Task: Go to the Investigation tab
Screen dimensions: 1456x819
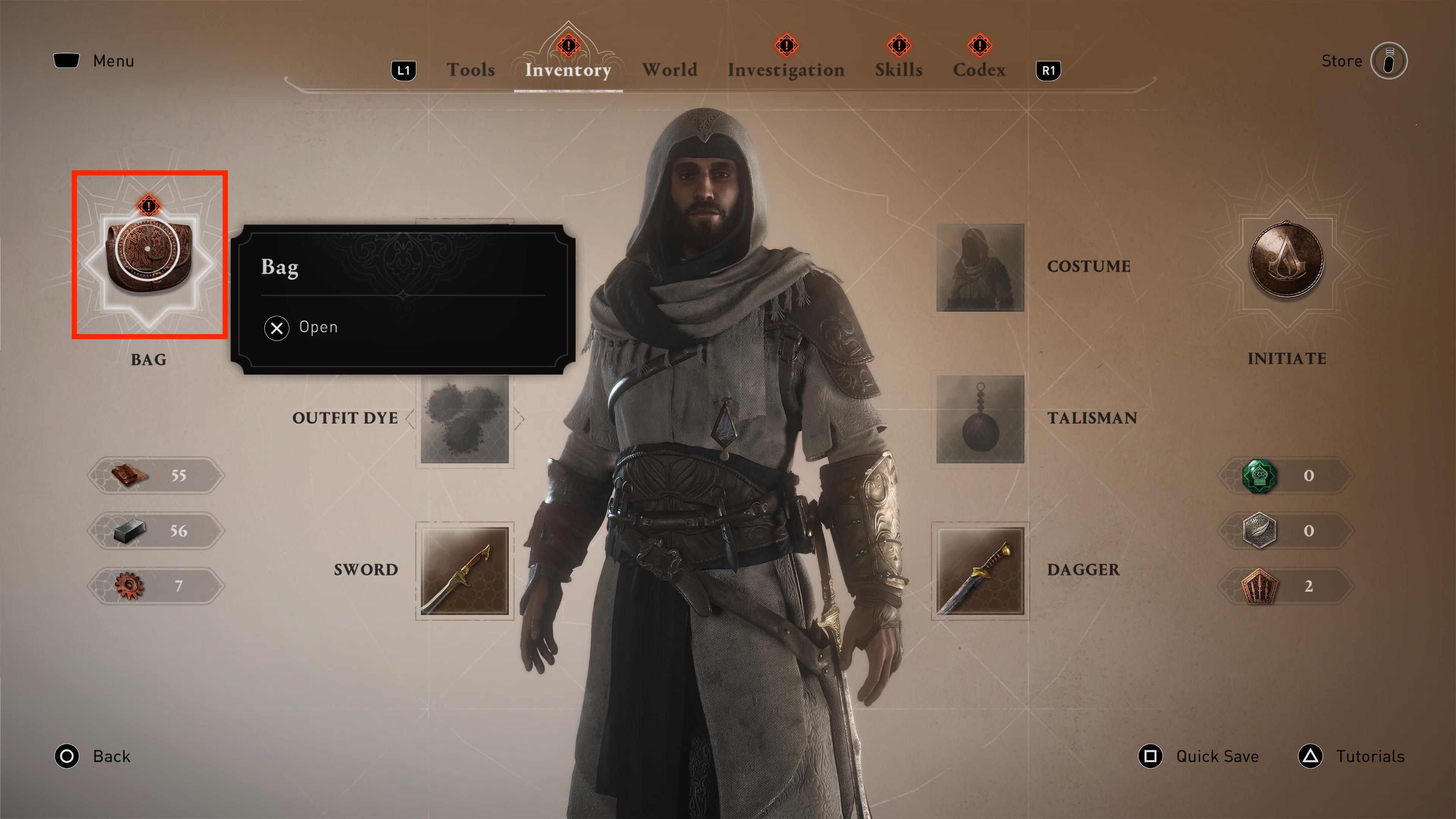Action: (x=786, y=69)
